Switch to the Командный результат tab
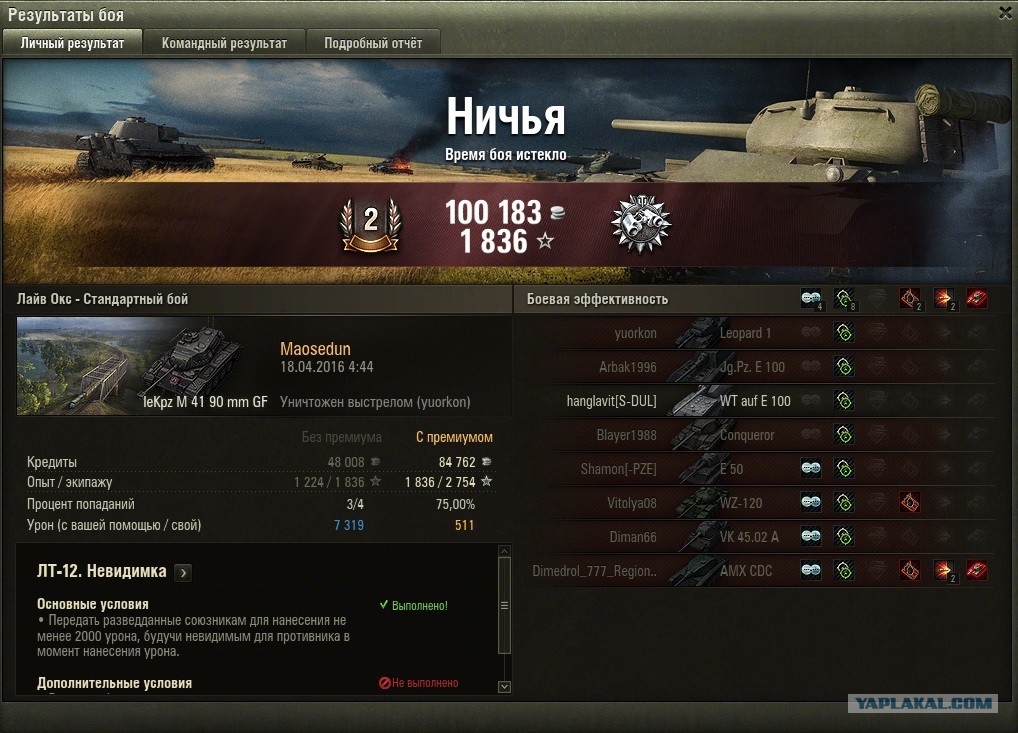This screenshot has width=1018, height=733. point(224,43)
